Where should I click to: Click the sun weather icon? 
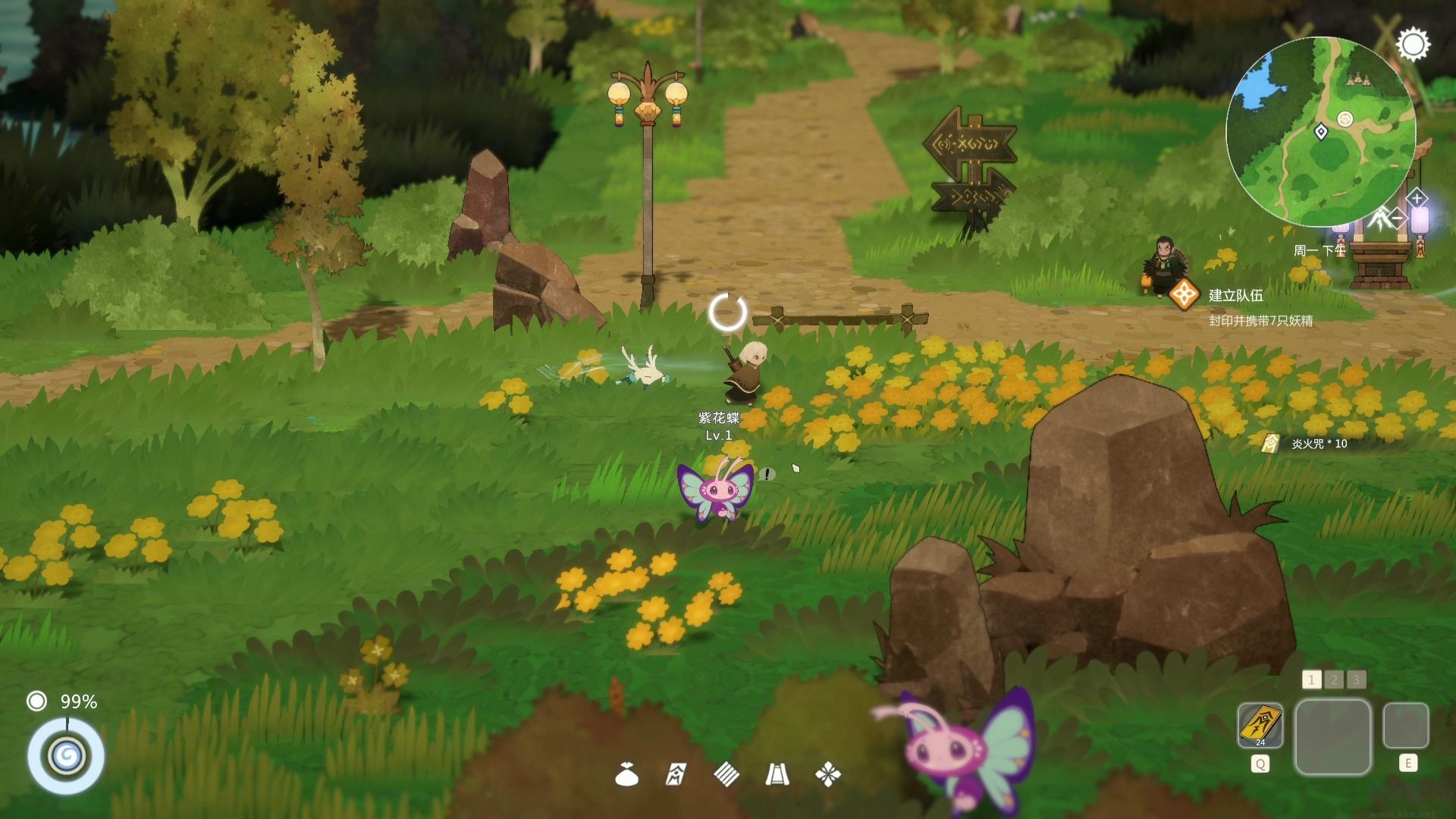[x=1413, y=45]
